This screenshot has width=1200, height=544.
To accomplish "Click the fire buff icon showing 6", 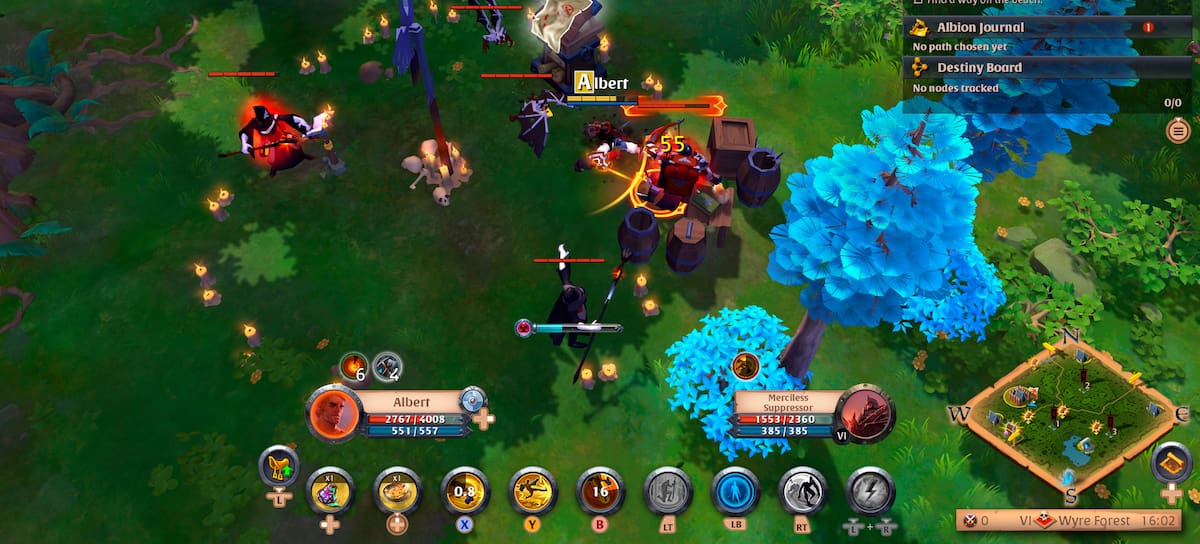I will tap(353, 367).
